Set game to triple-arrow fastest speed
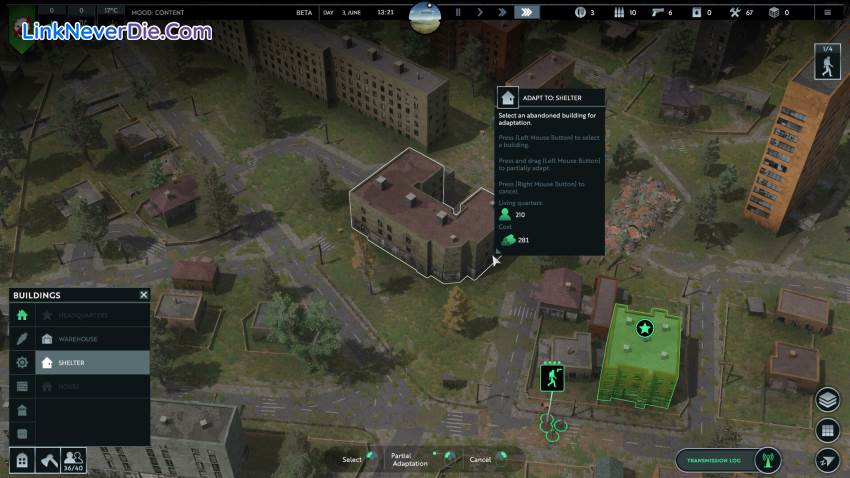Screen dimensions: 850x478 tap(526, 12)
